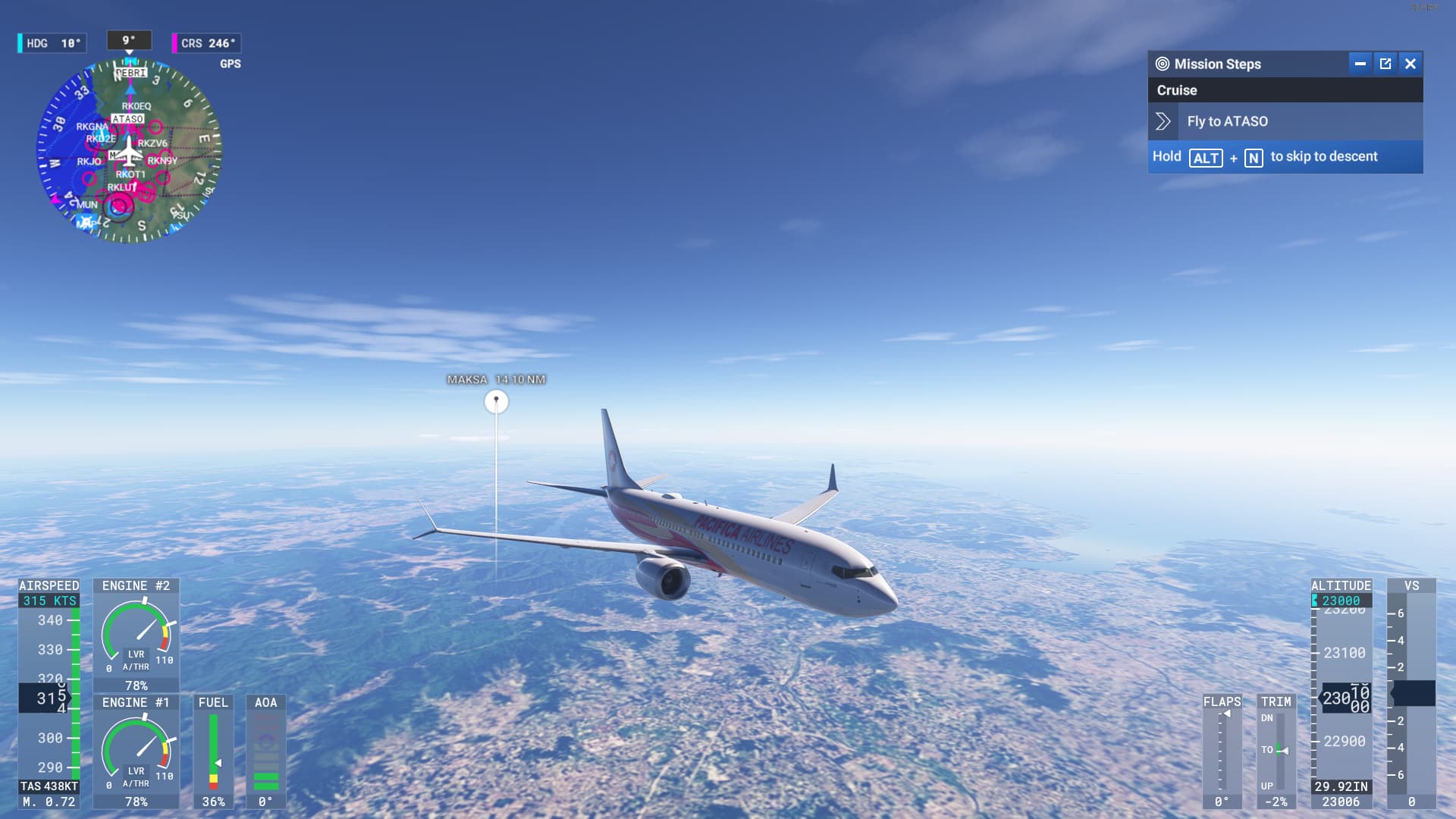
Task: Collapse the Mission Steps panel
Action: coord(1361,64)
